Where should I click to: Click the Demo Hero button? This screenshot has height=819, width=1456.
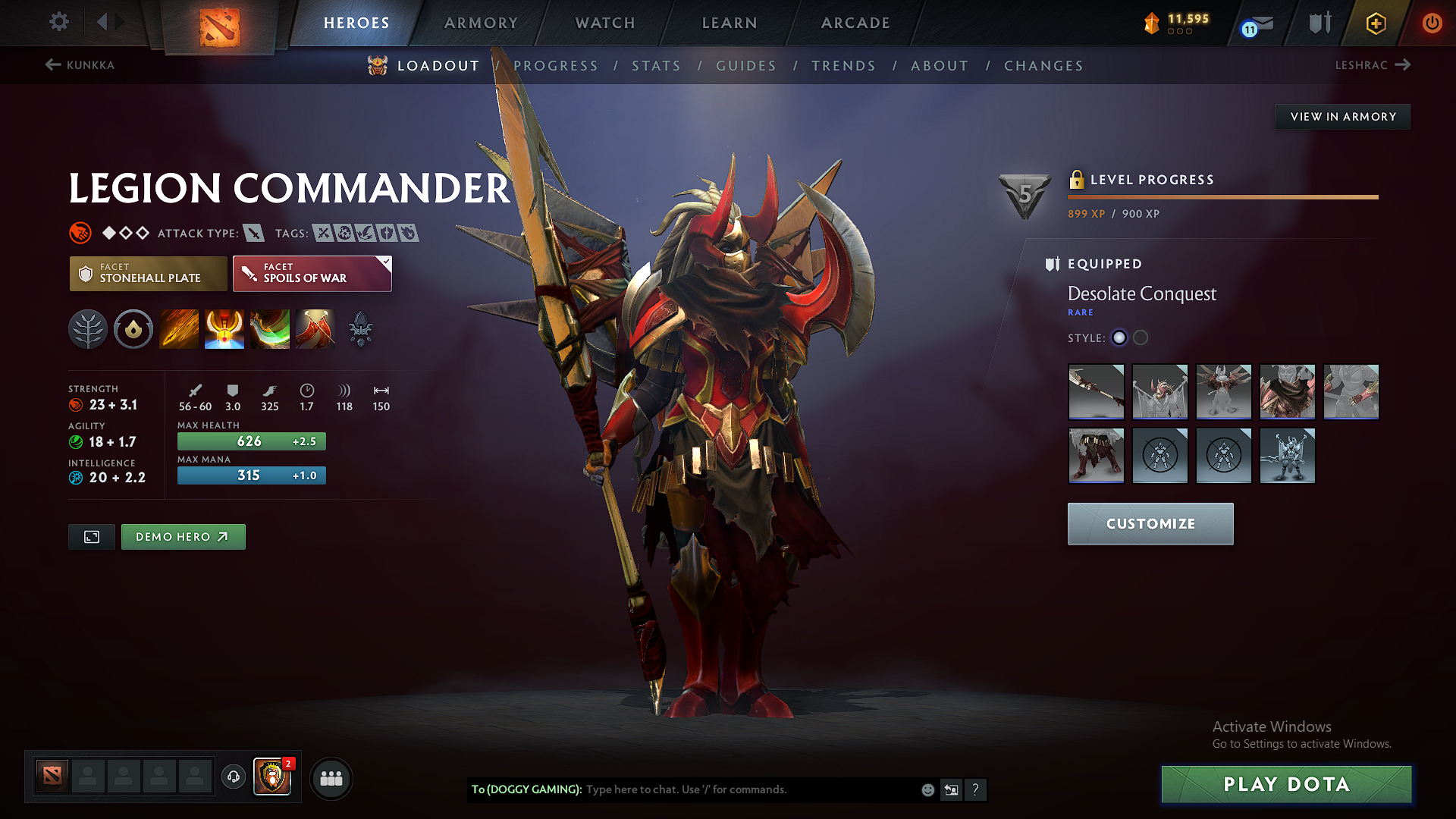pyautogui.click(x=183, y=536)
